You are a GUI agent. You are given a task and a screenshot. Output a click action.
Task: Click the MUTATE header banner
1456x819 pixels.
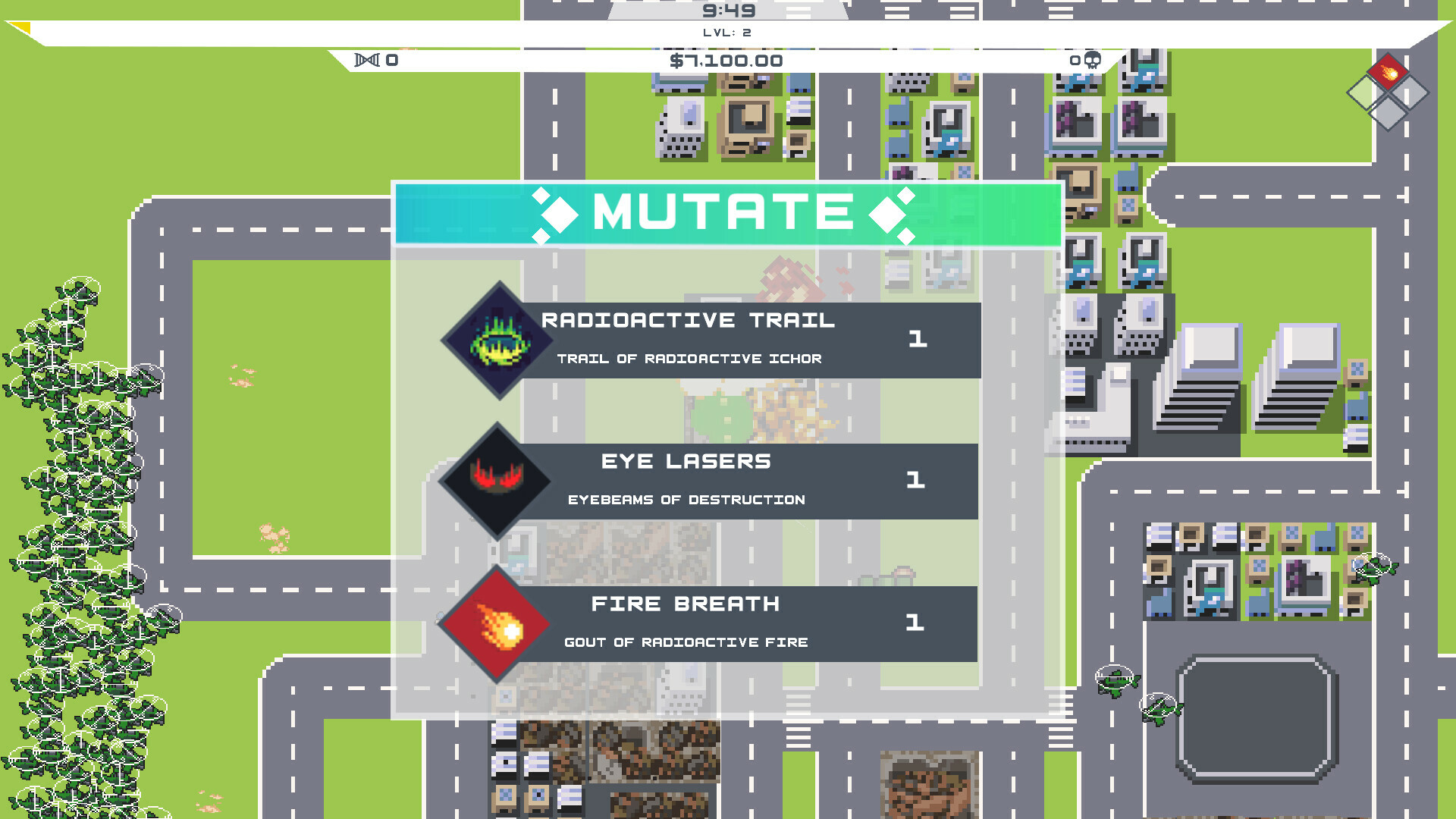[x=724, y=214]
